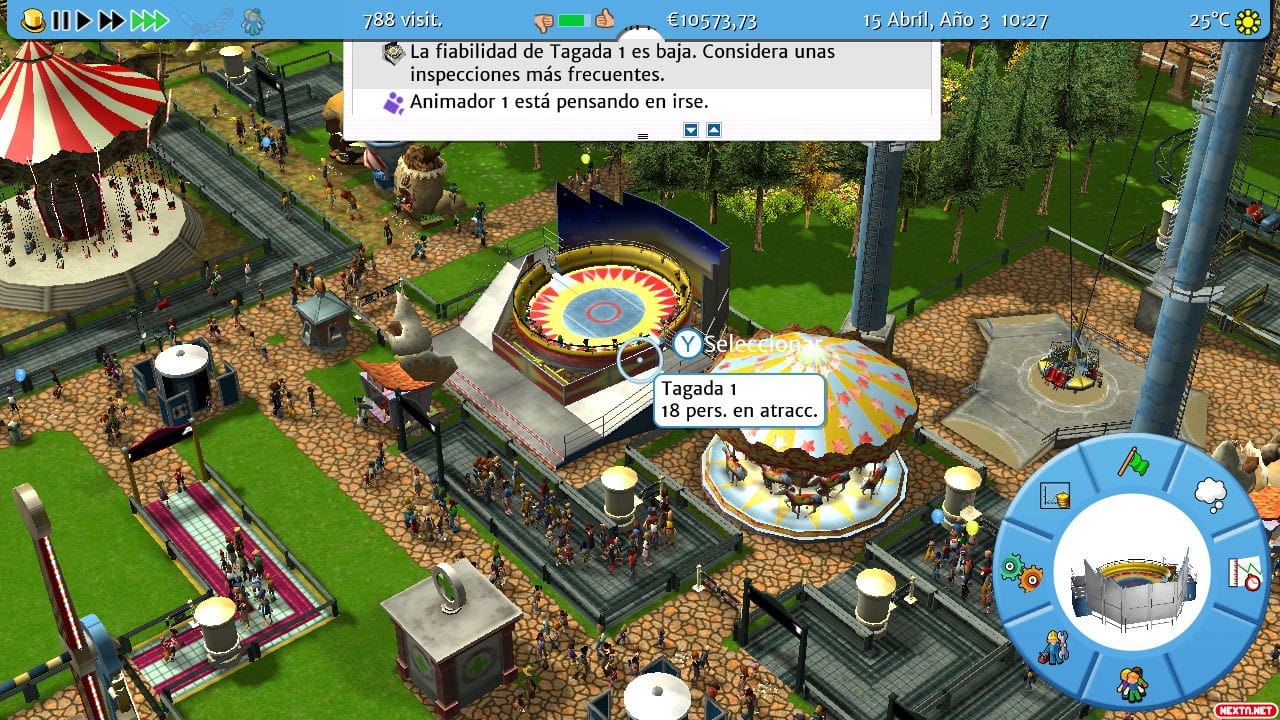The height and width of the screenshot is (720, 1280).
Task: Show previous message using the up arrow
Action: coord(713,132)
